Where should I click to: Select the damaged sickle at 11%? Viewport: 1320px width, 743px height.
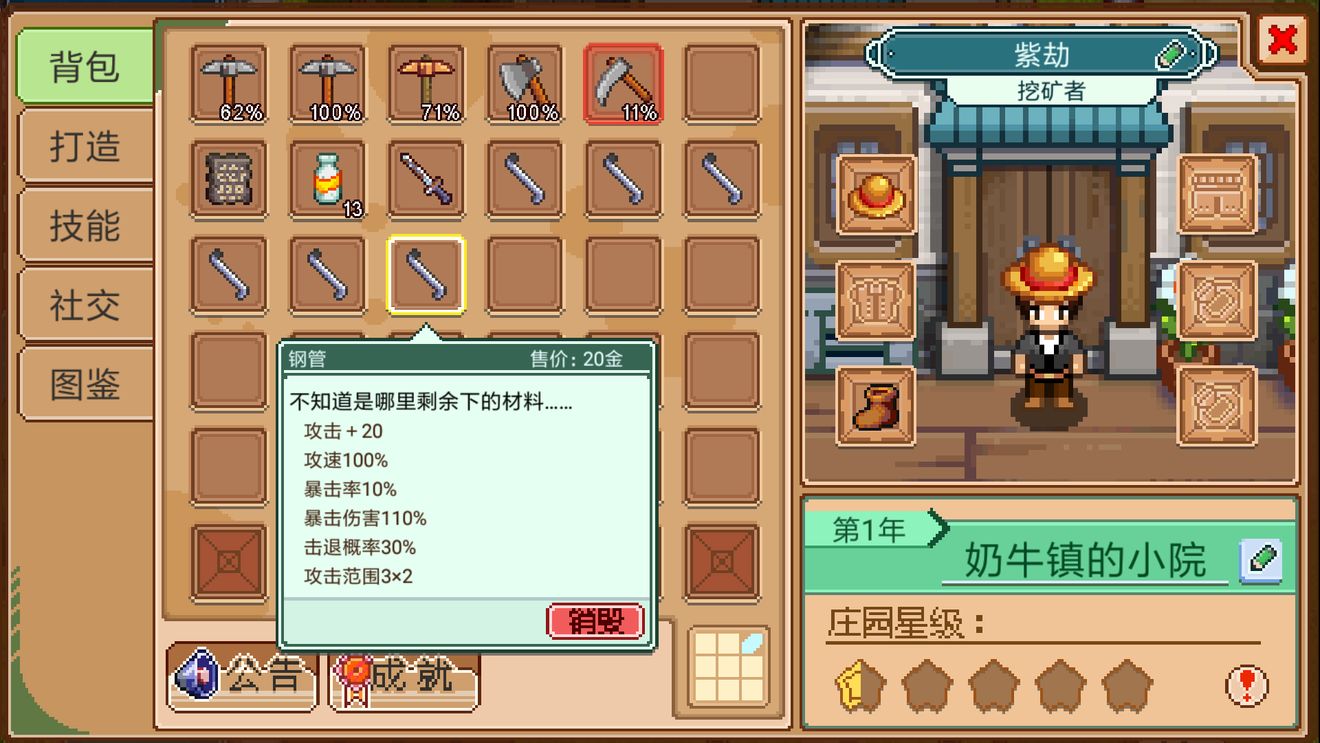tap(623, 85)
